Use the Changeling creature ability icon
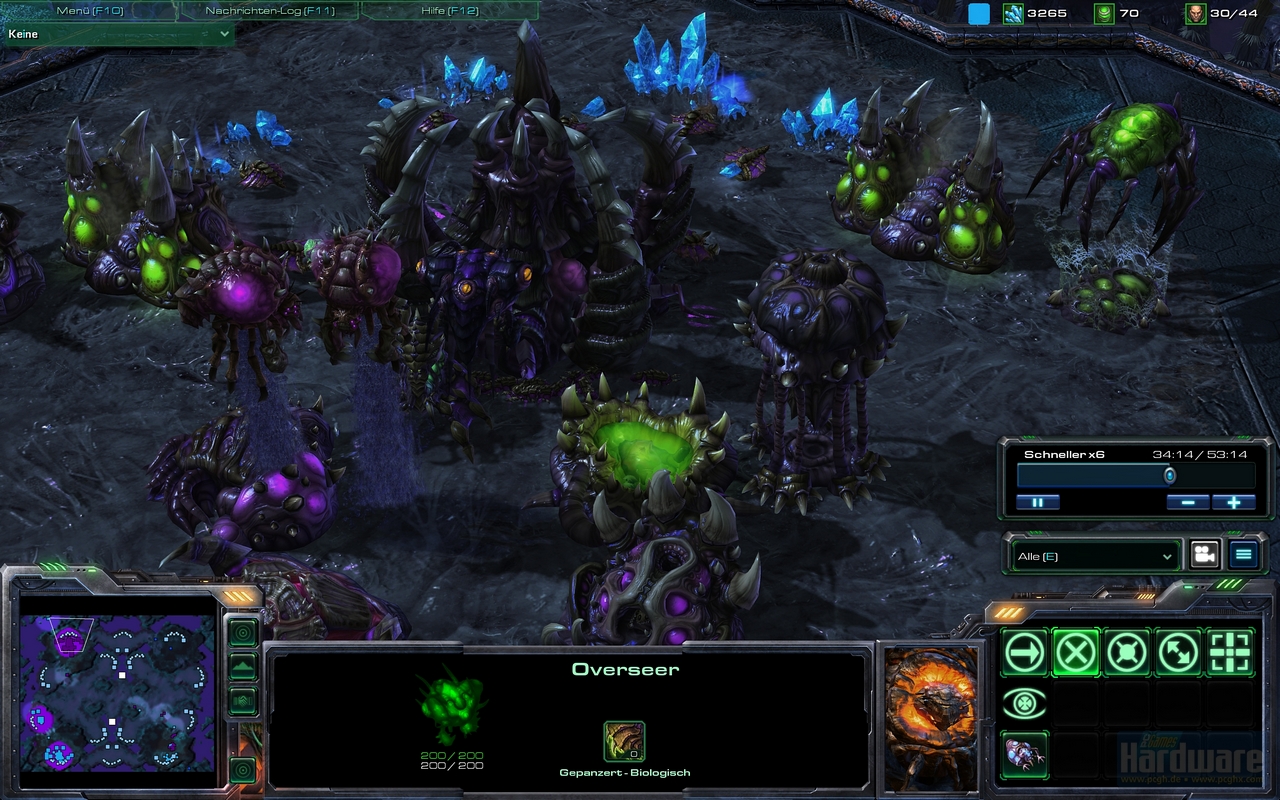Viewport: 1280px width, 800px height. [1025, 754]
